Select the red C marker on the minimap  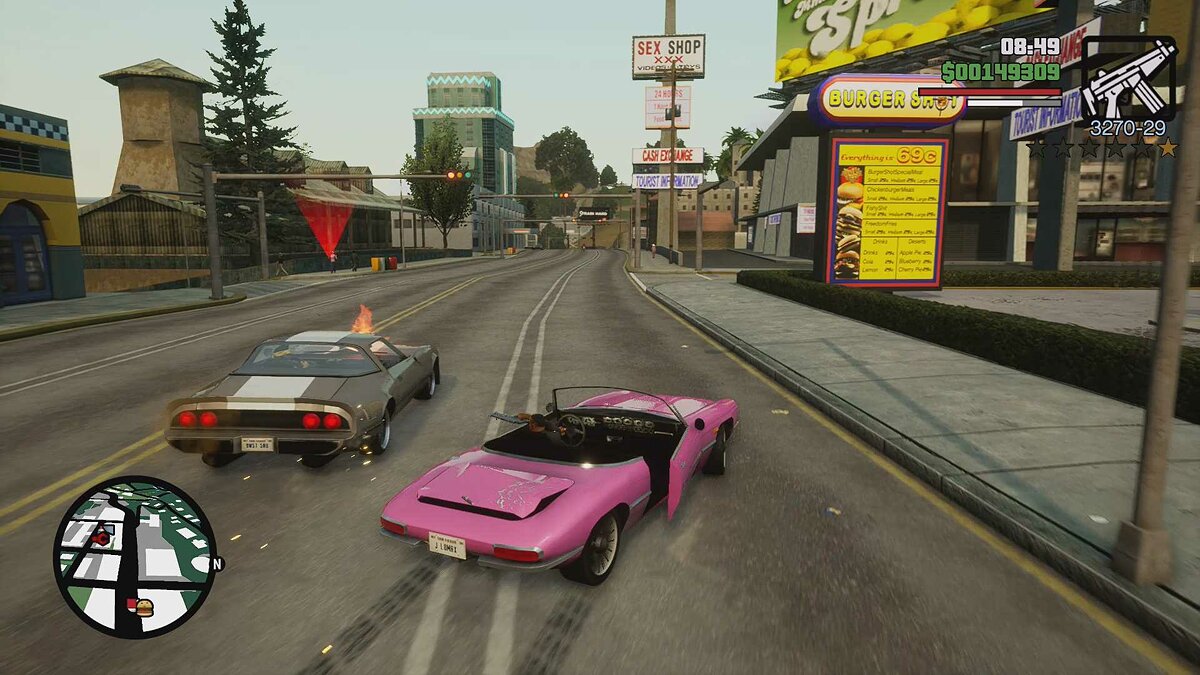coord(101,537)
